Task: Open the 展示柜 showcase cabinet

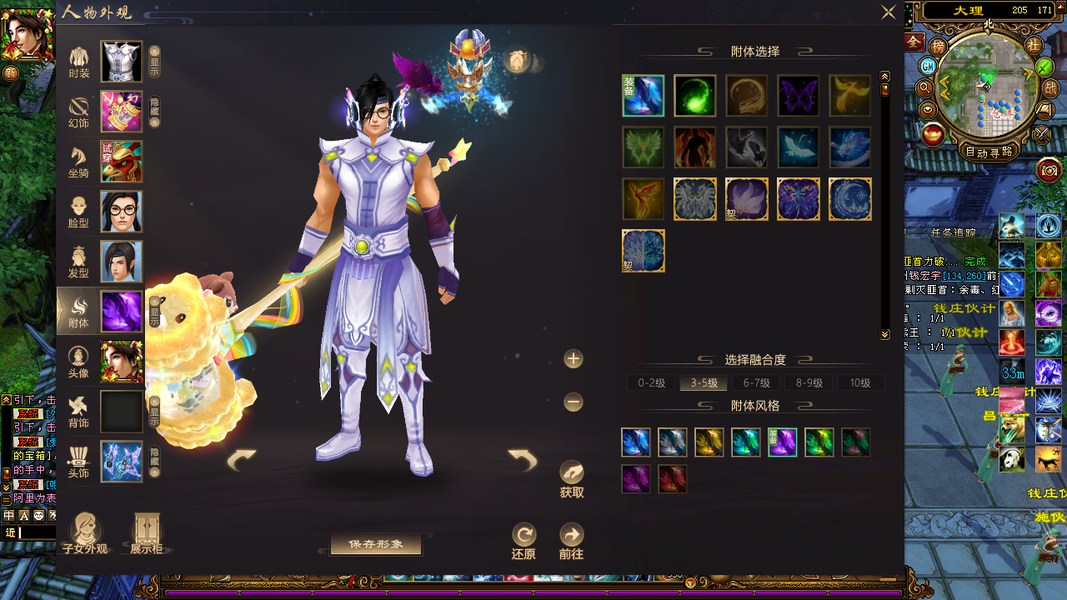Action: click(x=147, y=534)
